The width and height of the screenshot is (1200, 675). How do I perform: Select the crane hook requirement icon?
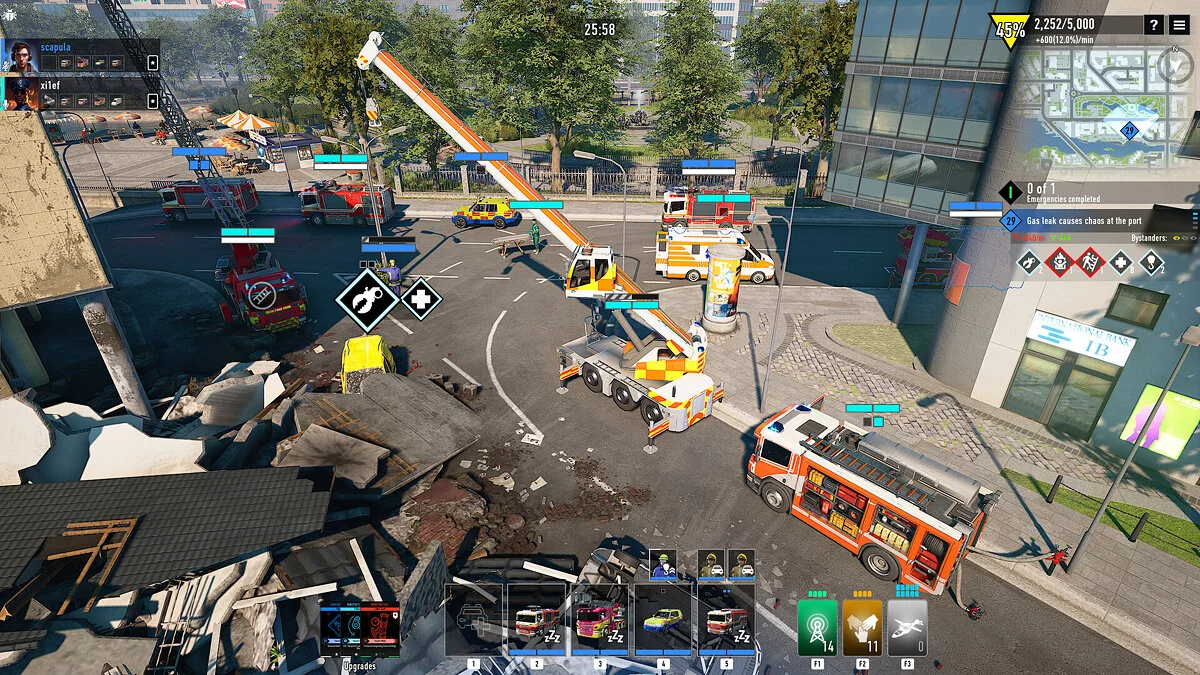tap(1151, 263)
